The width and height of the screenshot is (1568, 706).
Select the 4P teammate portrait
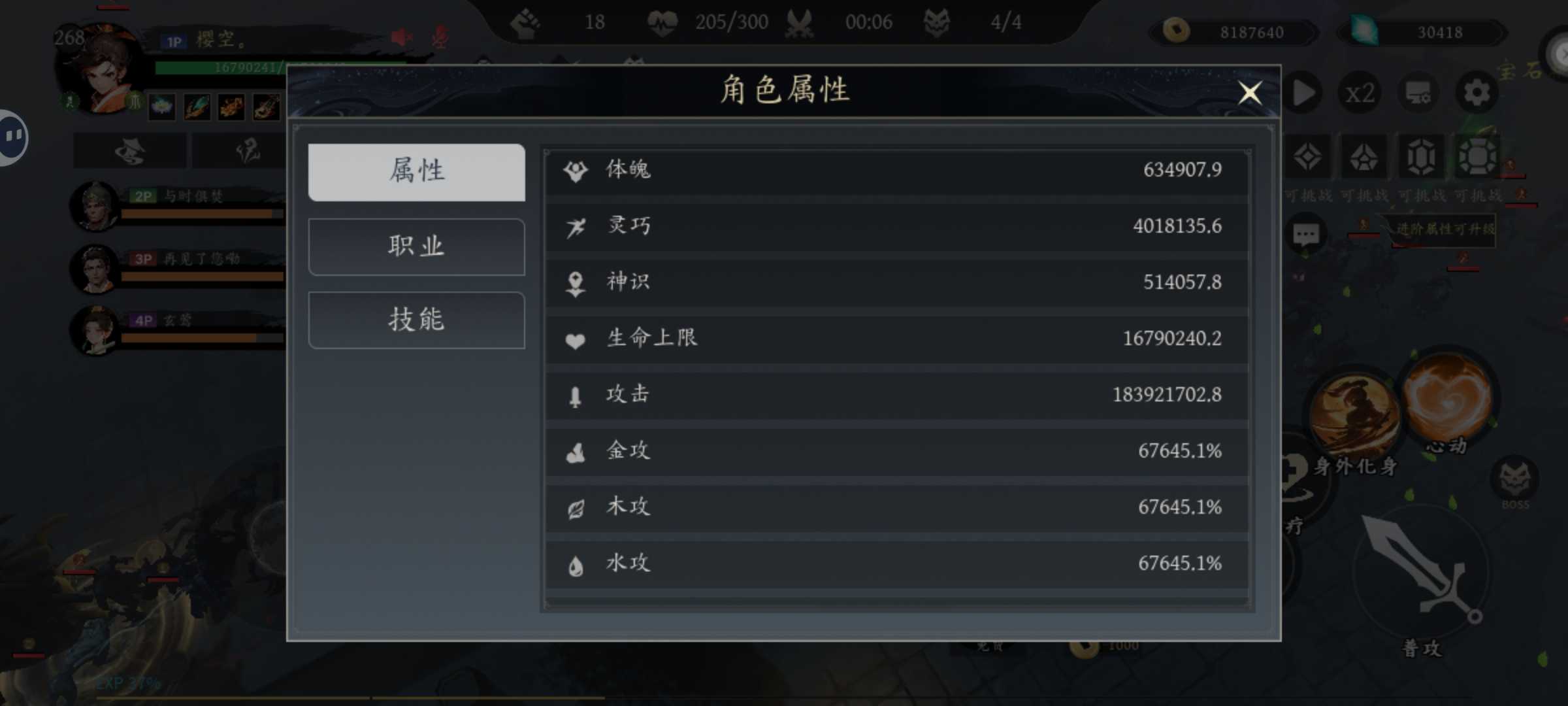[96, 330]
